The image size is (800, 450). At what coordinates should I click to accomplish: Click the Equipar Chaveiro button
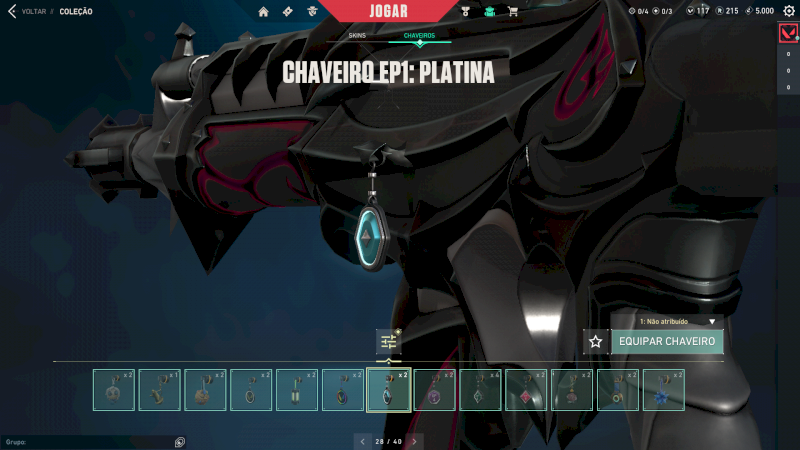pyautogui.click(x=667, y=342)
